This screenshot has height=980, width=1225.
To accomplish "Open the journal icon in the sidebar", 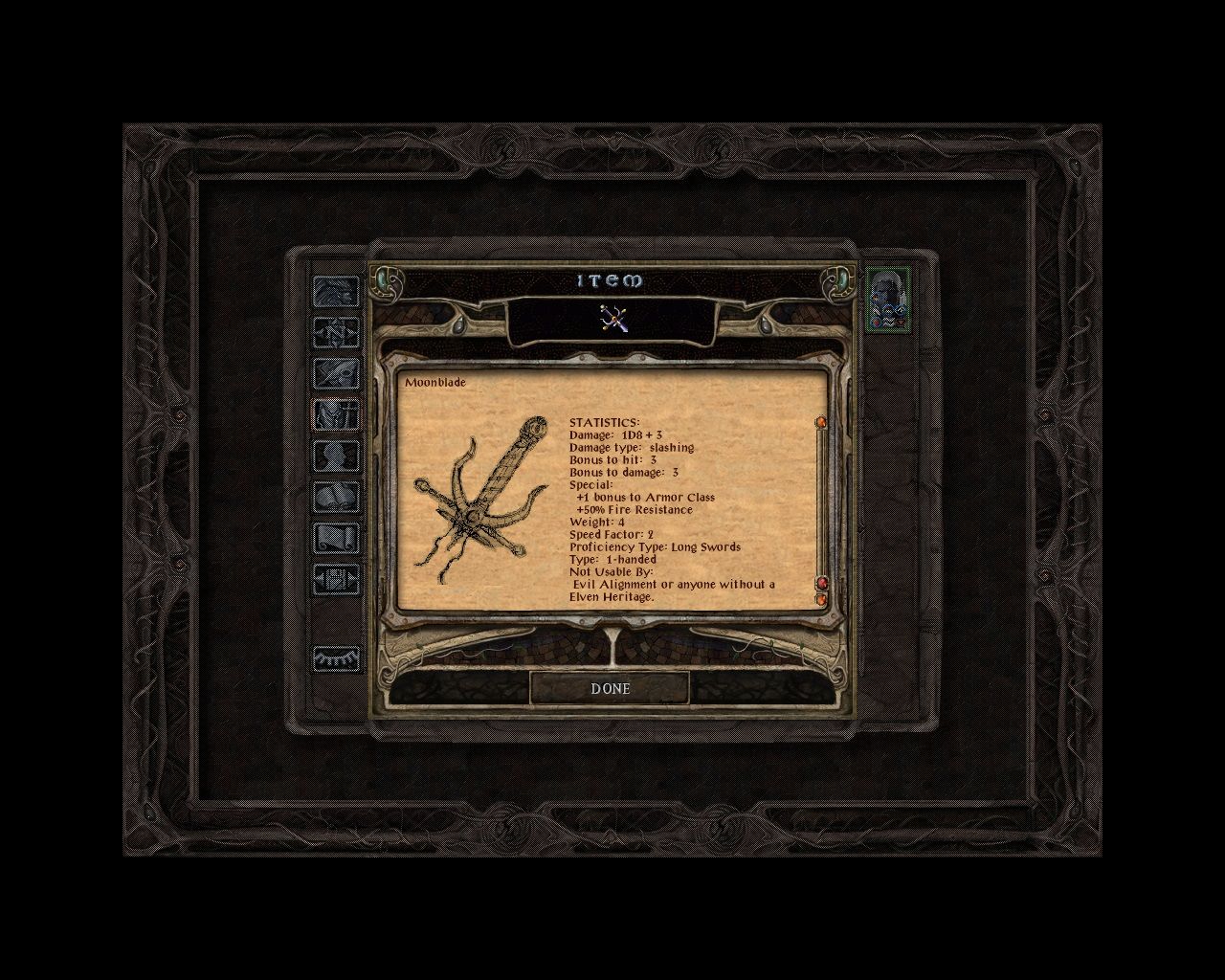I will click(335, 374).
